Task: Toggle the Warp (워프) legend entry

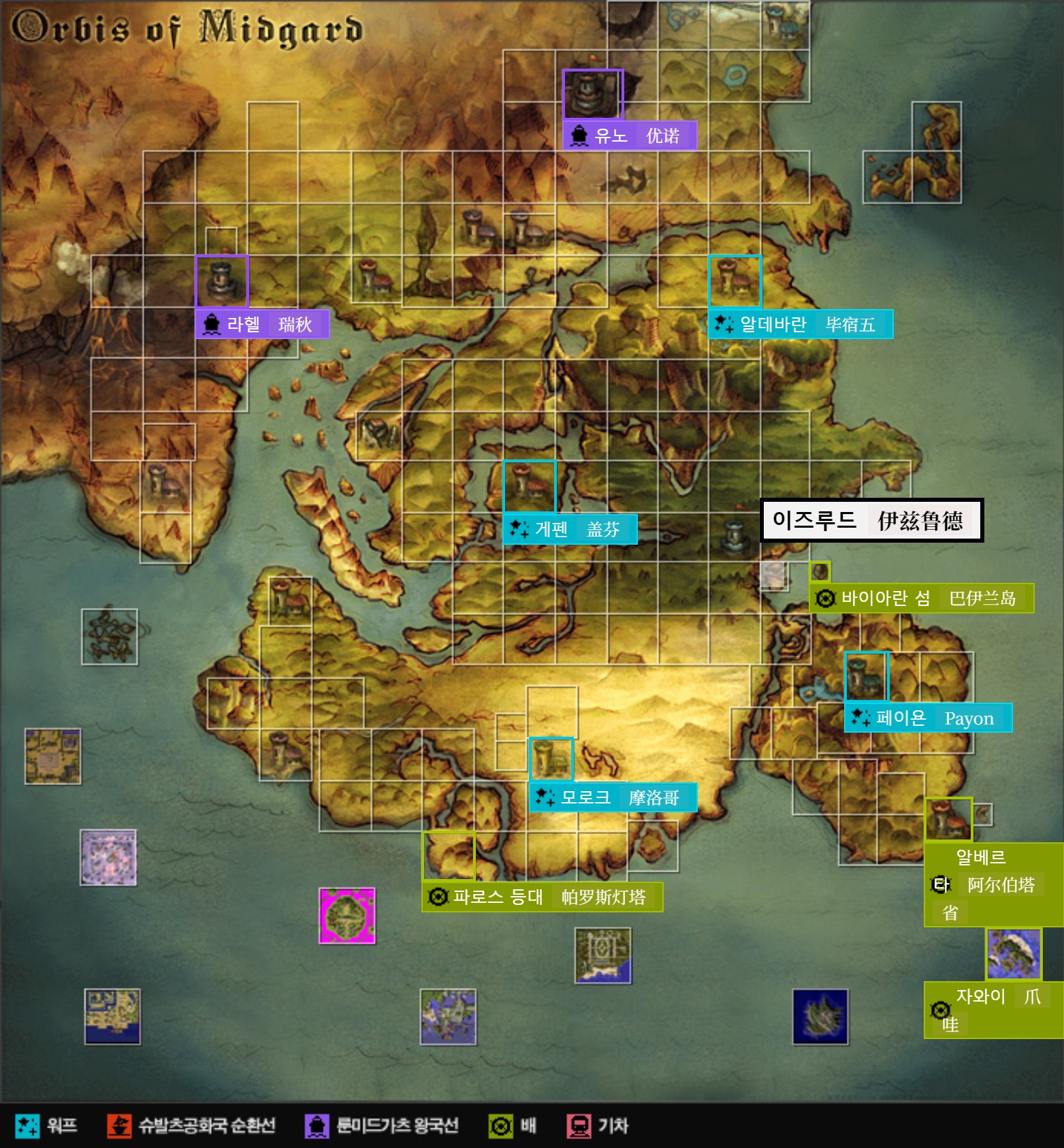Action: [46, 1126]
